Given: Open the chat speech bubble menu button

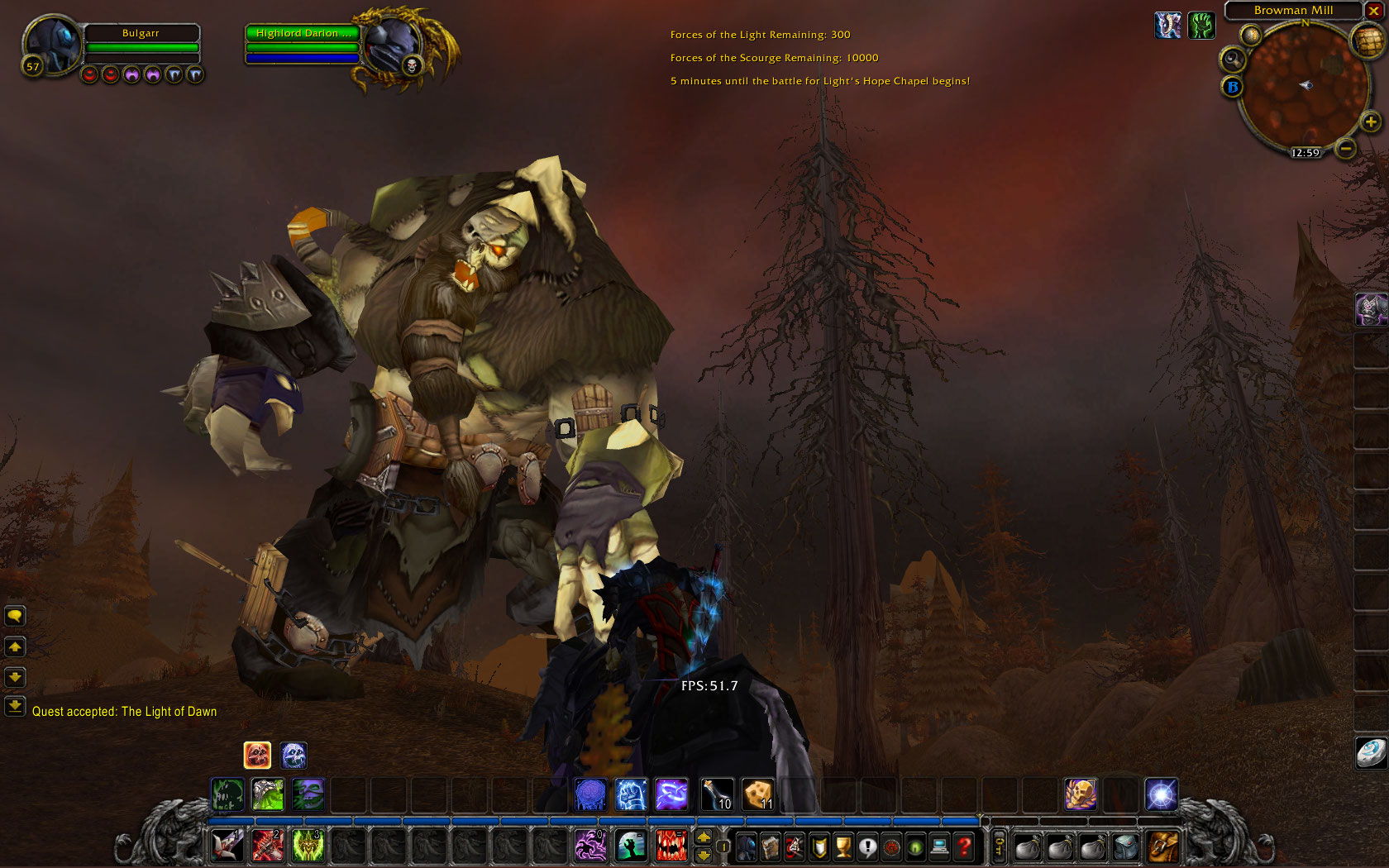Looking at the screenshot, I should coord(15,616).
